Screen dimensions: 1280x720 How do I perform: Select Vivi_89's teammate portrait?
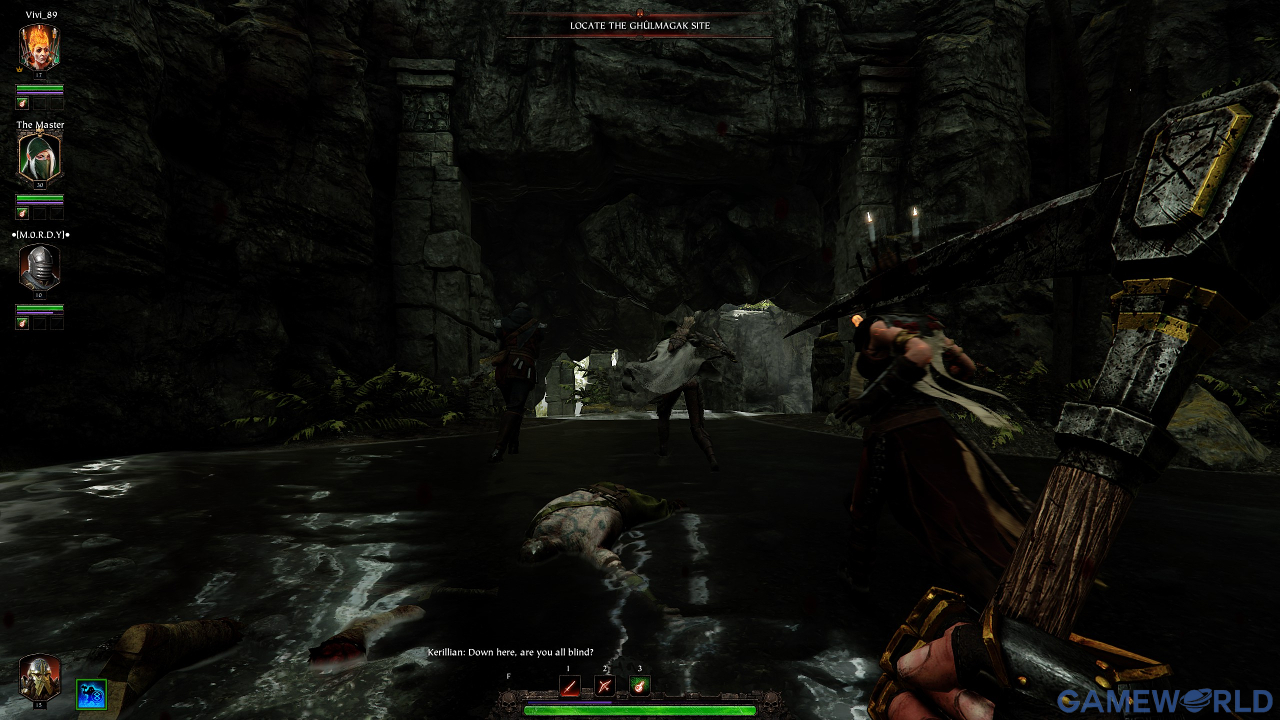(x=39, y=47)
